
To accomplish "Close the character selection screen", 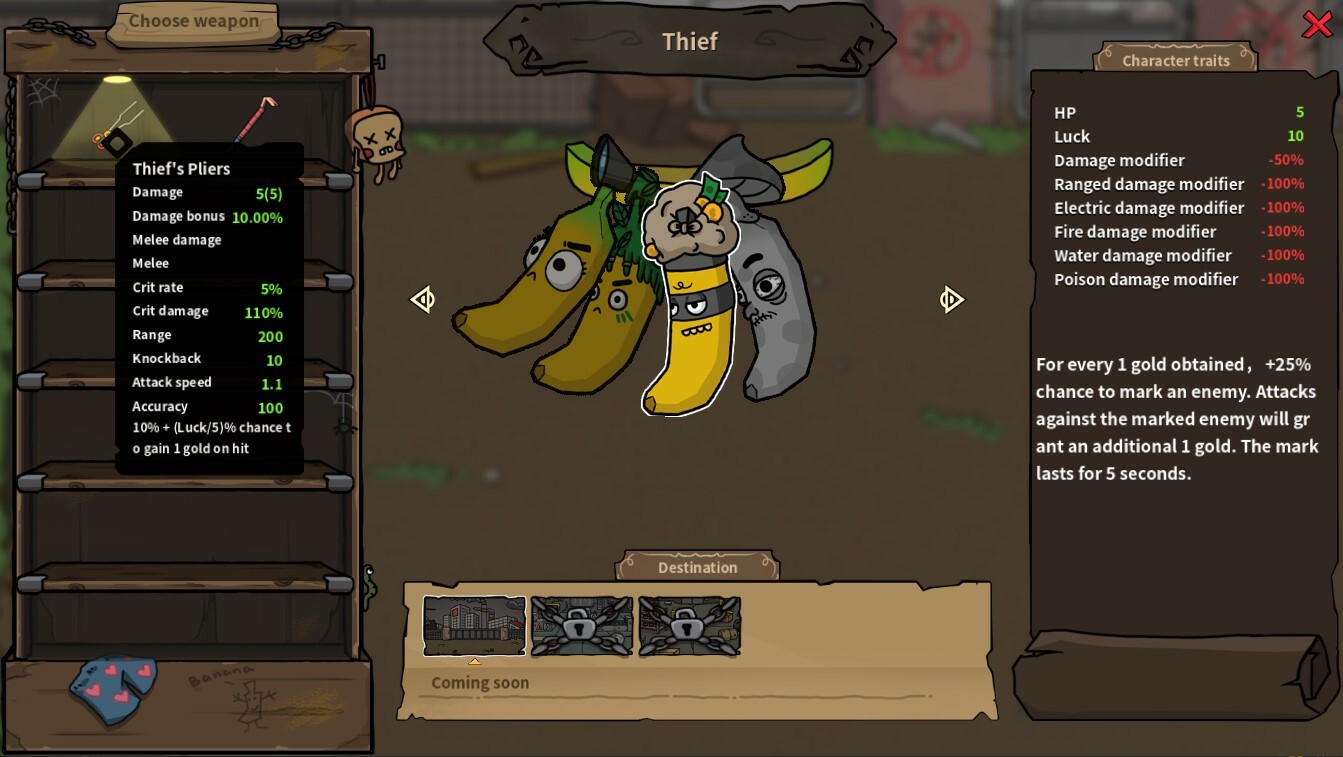I will click(x=1317, y=25).
